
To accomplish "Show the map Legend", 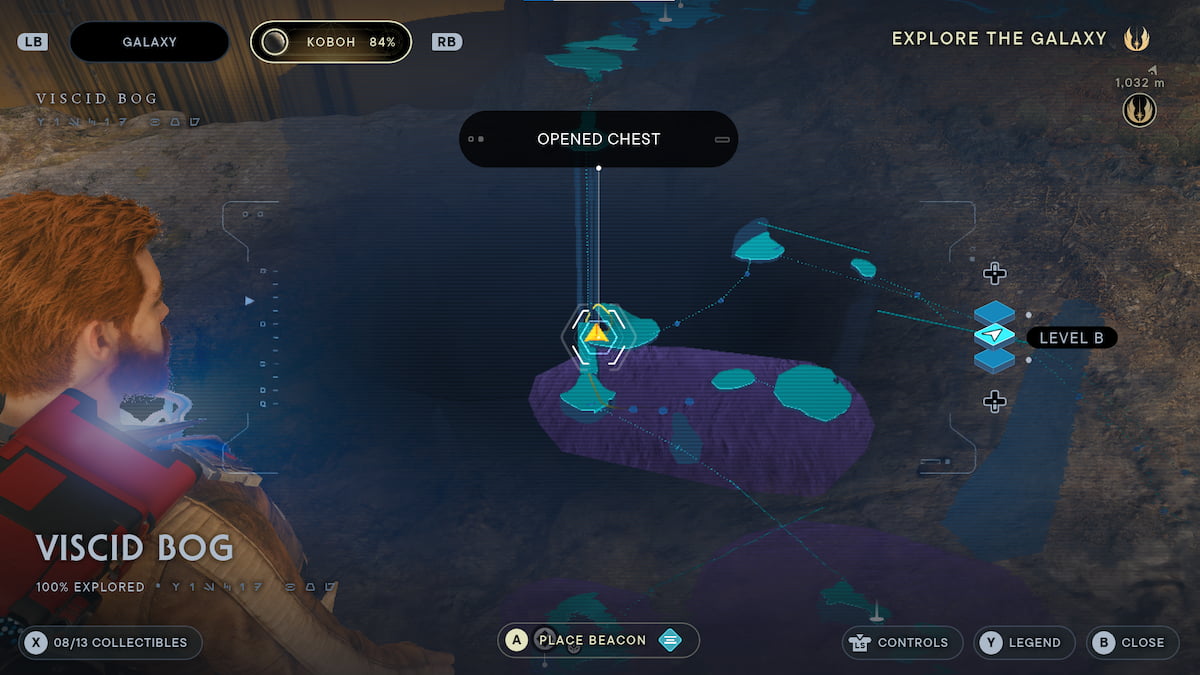I will click(x=1024, y=642).
